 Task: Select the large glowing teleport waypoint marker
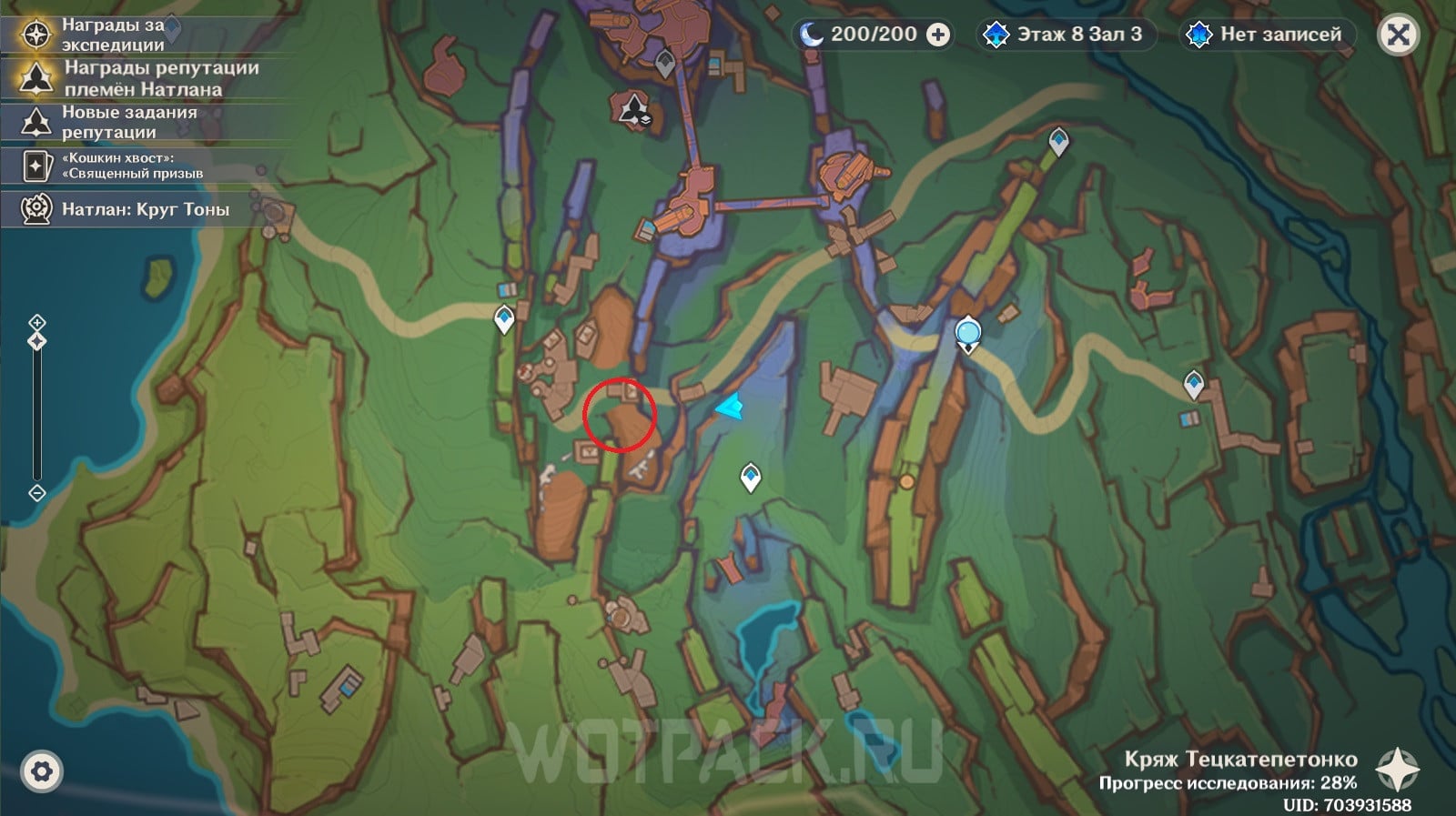point(968,333)
